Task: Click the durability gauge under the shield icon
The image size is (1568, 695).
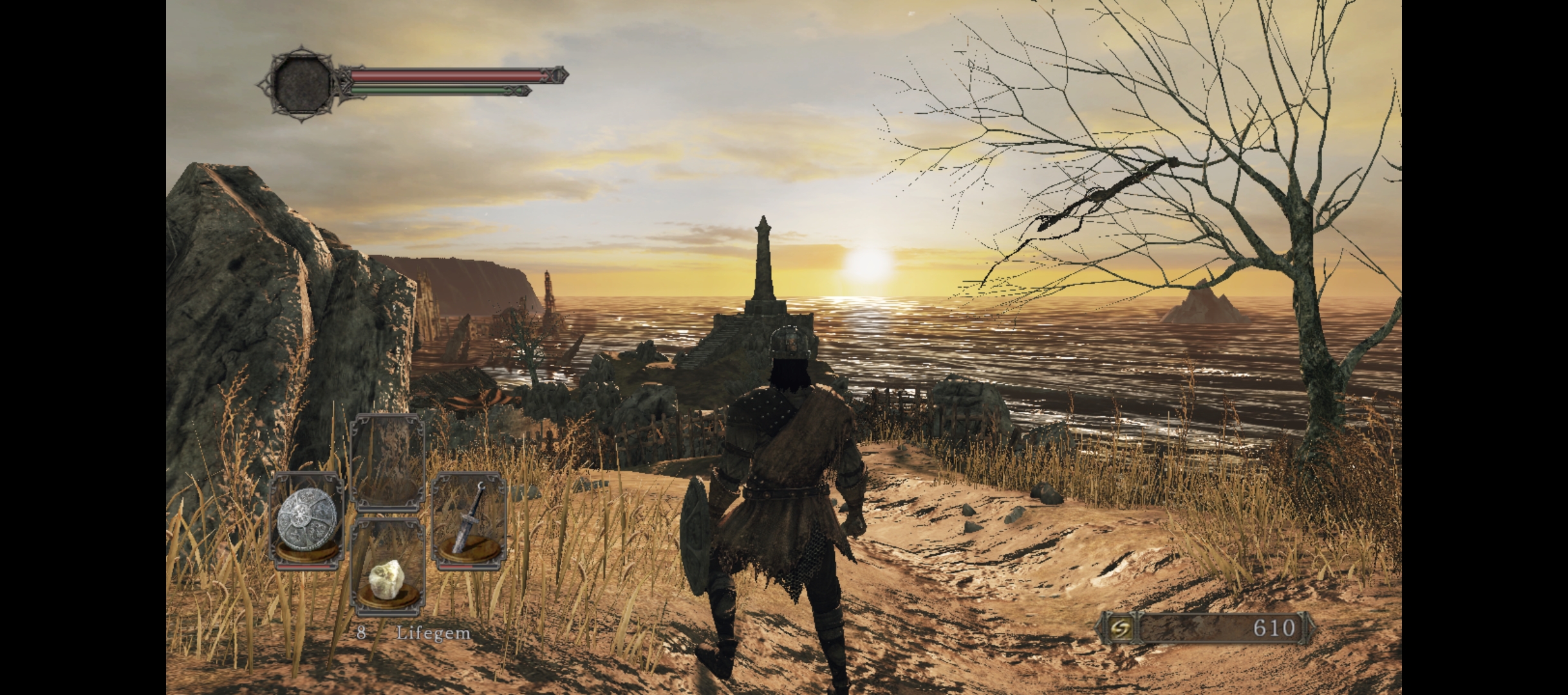Action: coord(308,565)
